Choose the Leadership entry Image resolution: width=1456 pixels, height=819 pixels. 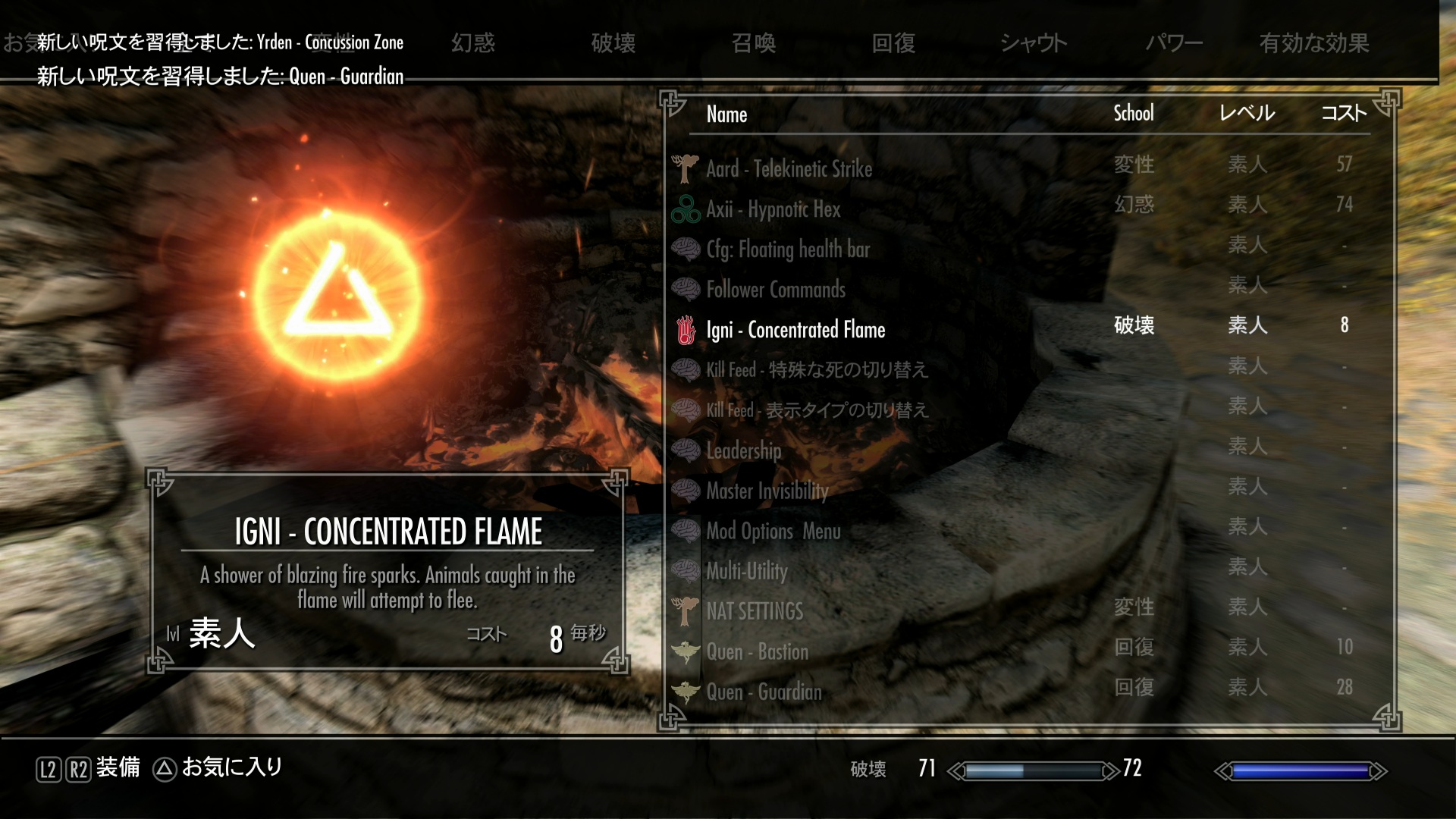pyautogui.click(x=743, y=450)
